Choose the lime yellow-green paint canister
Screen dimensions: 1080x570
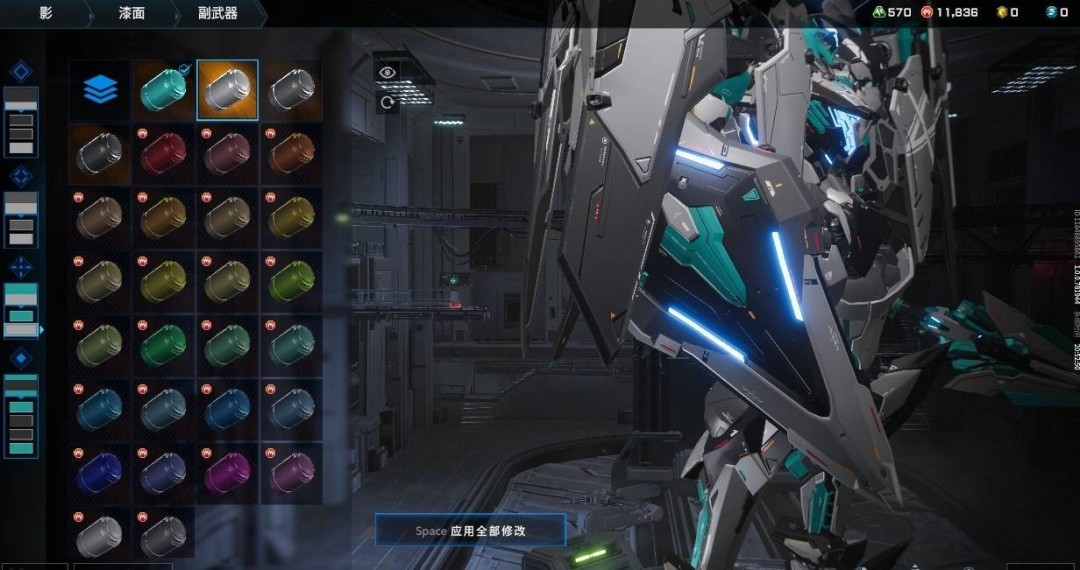pos(291,280)
